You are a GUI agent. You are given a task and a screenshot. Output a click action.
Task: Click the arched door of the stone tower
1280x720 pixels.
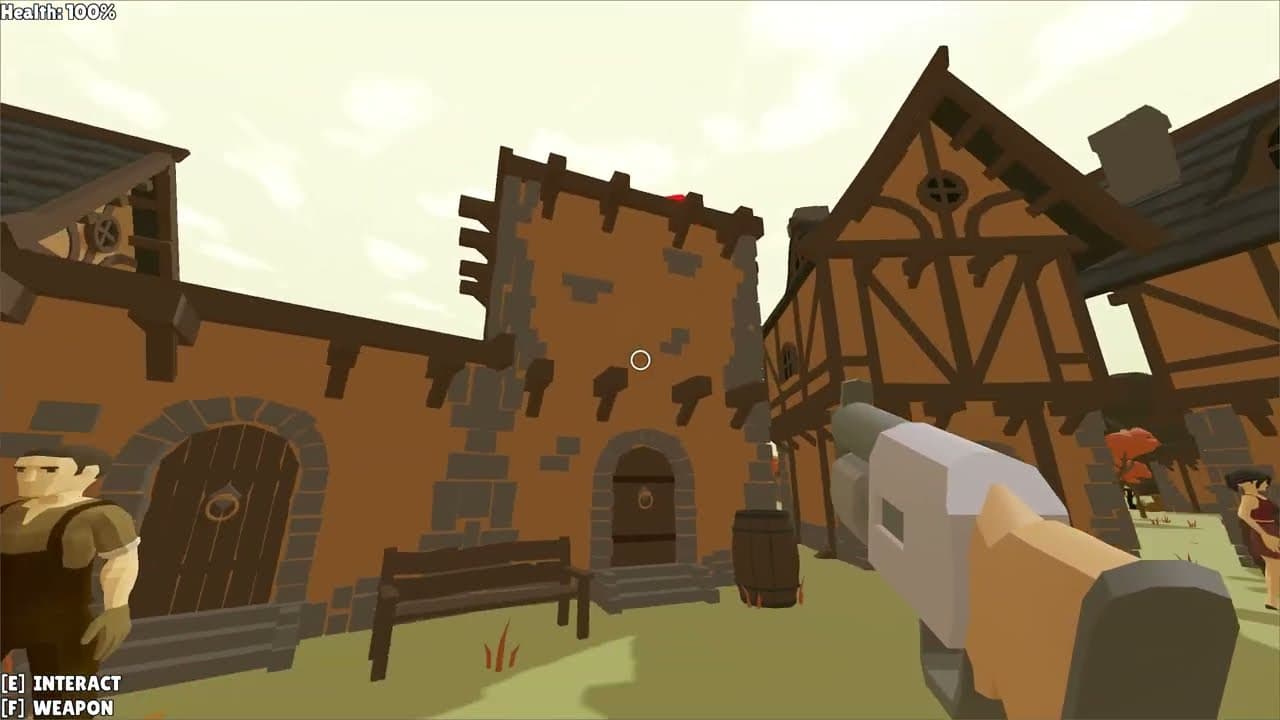[x=645, y=520]
